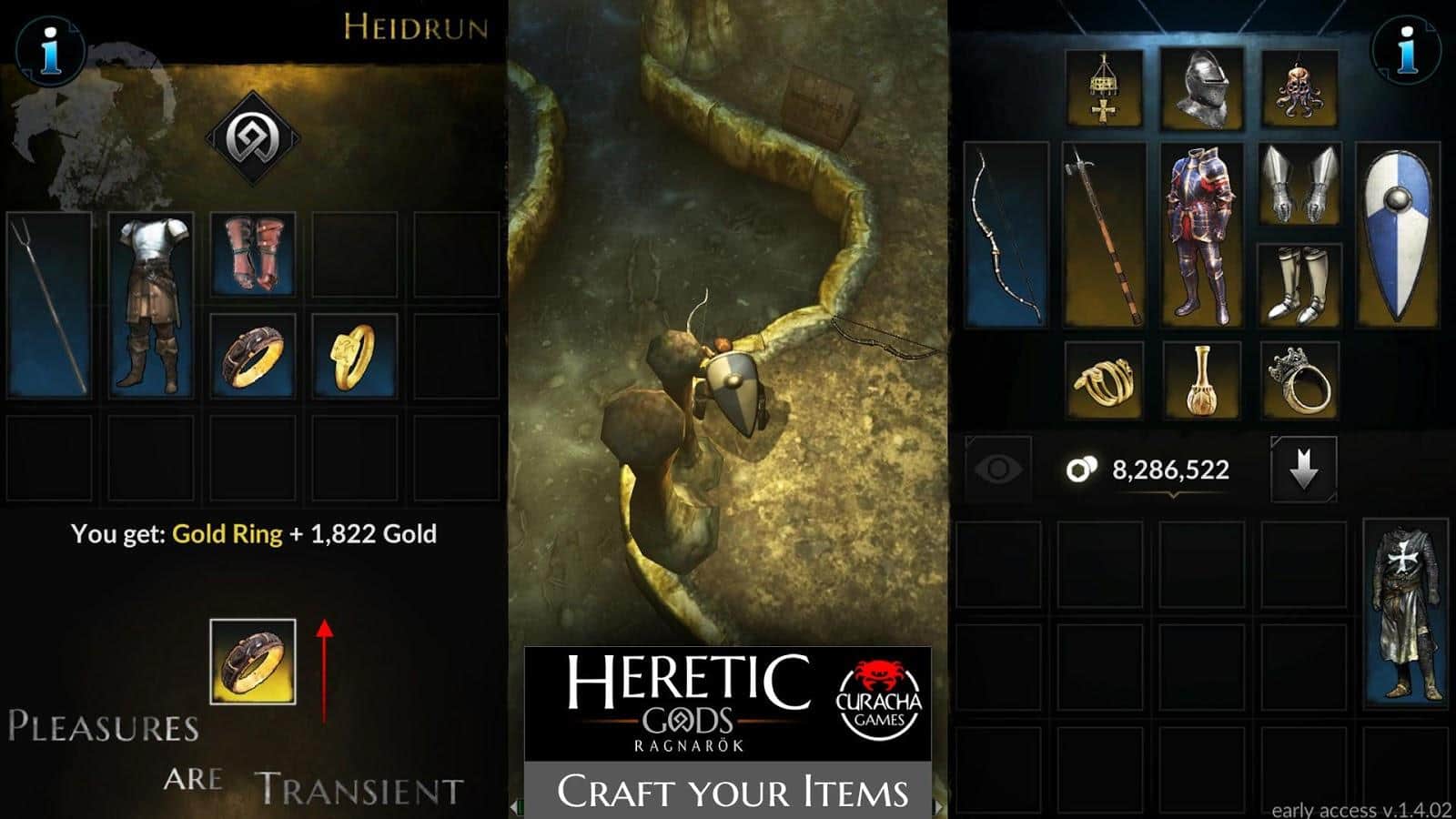
Task: Toggle the eye visibility button
Action: (x=997, y=469)
